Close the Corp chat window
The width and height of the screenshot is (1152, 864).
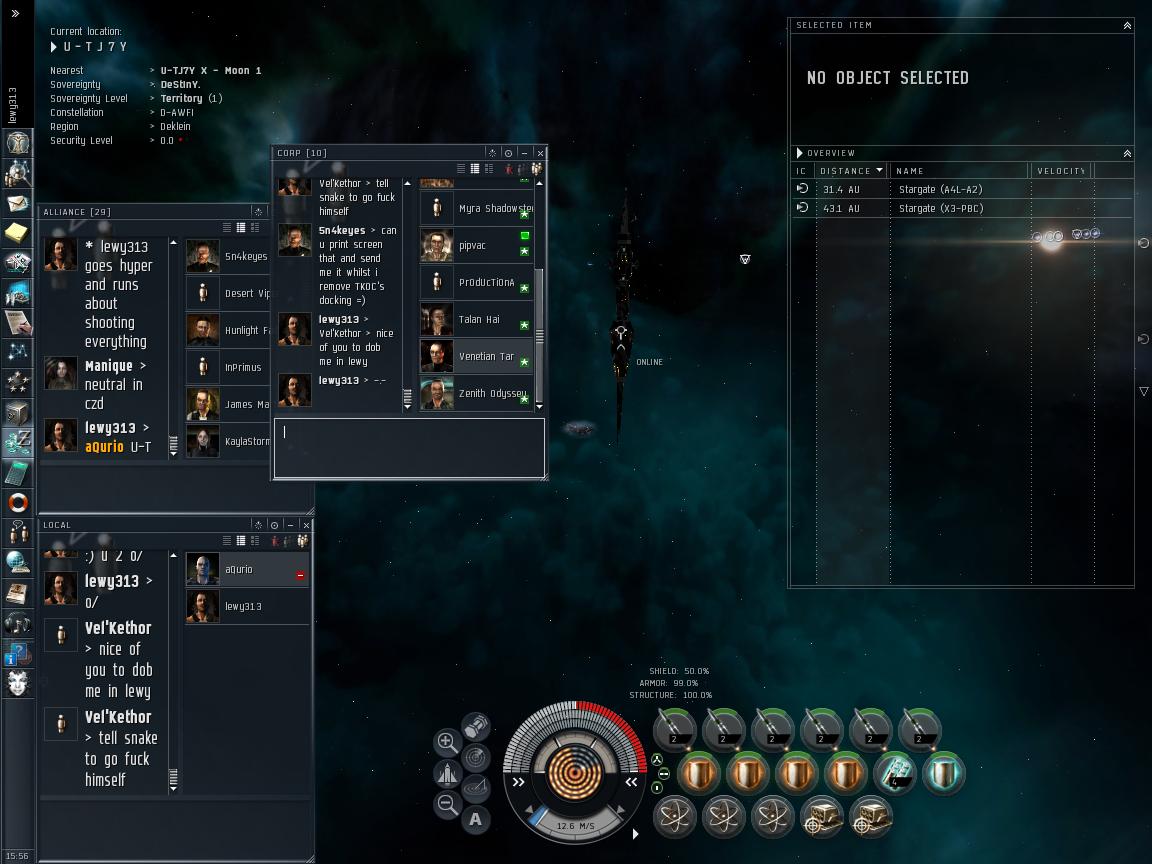pyautogui.click(x=540, y=153)
